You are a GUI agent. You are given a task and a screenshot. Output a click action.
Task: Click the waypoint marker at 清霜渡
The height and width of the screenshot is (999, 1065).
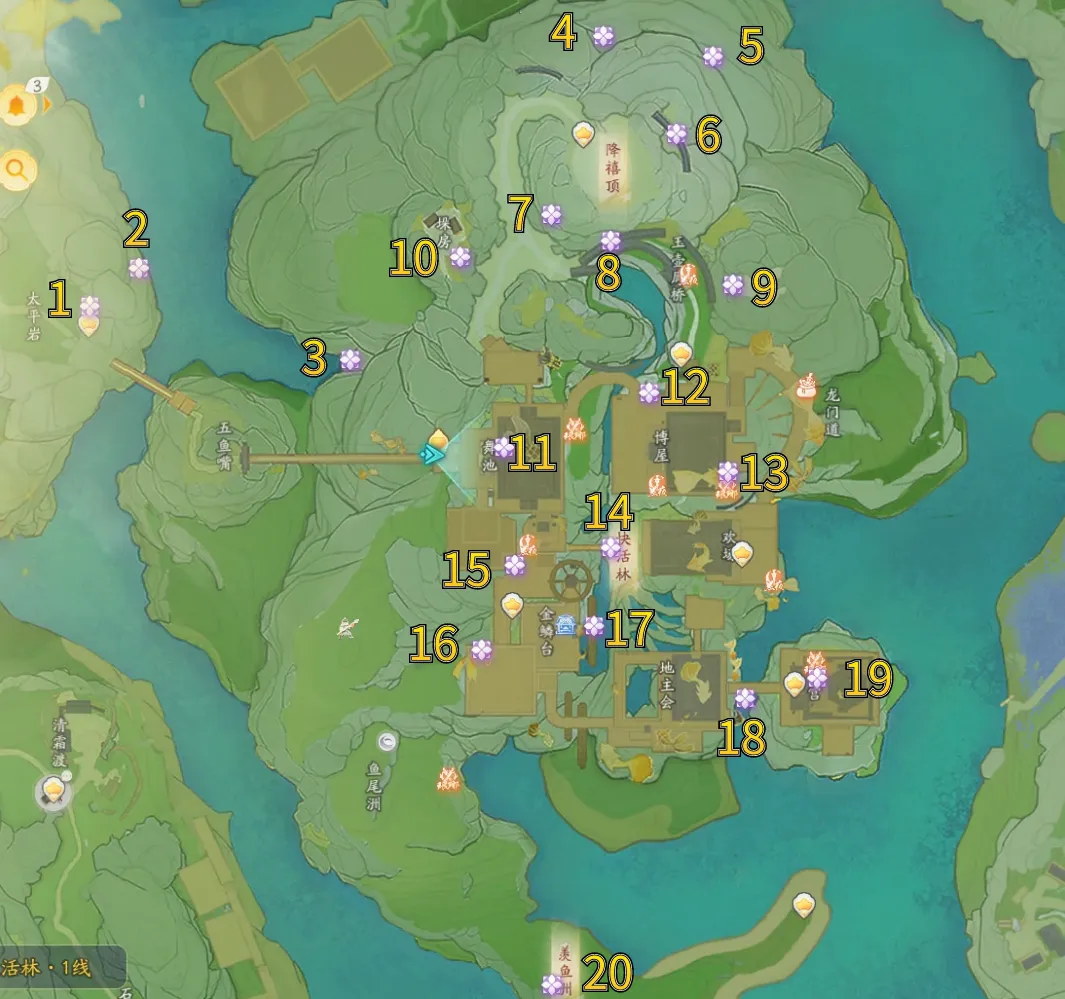(x=53, y=793)
